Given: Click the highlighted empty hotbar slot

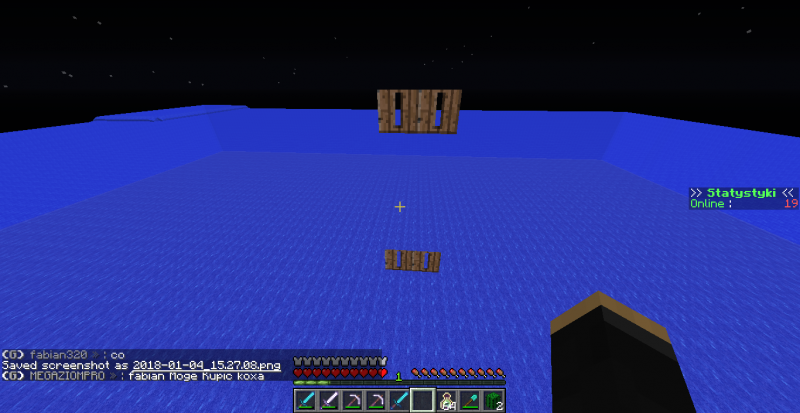Looking at the screenshot, I should coord(423,401).
